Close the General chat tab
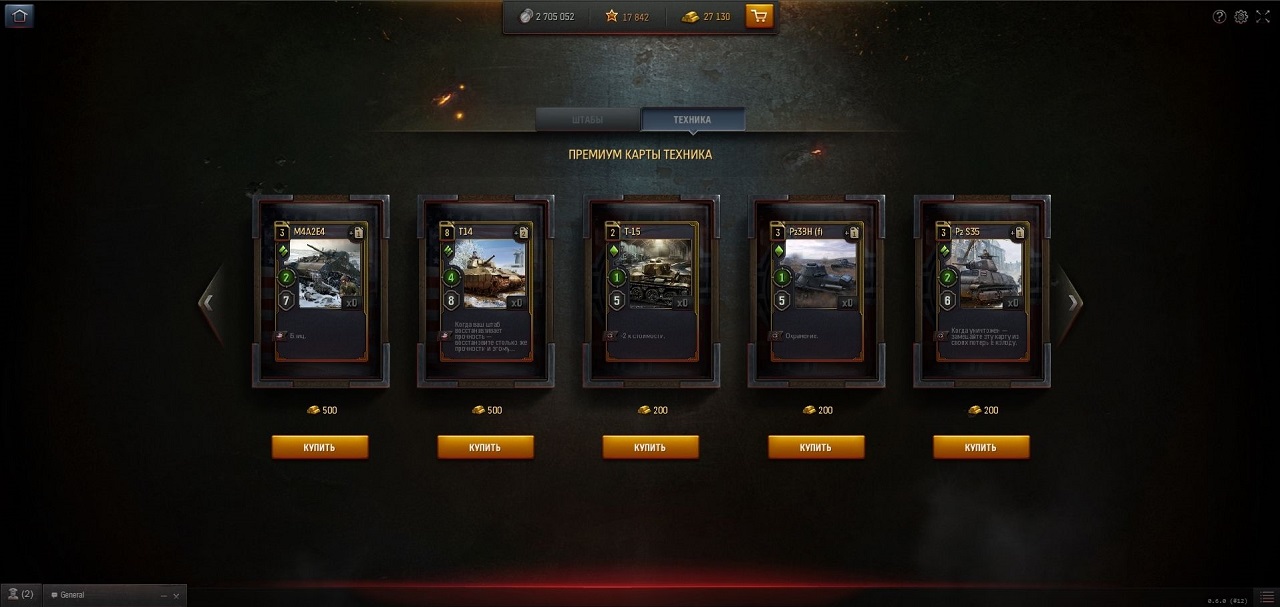Viewport: 1280px width, 607px height. 176,595
